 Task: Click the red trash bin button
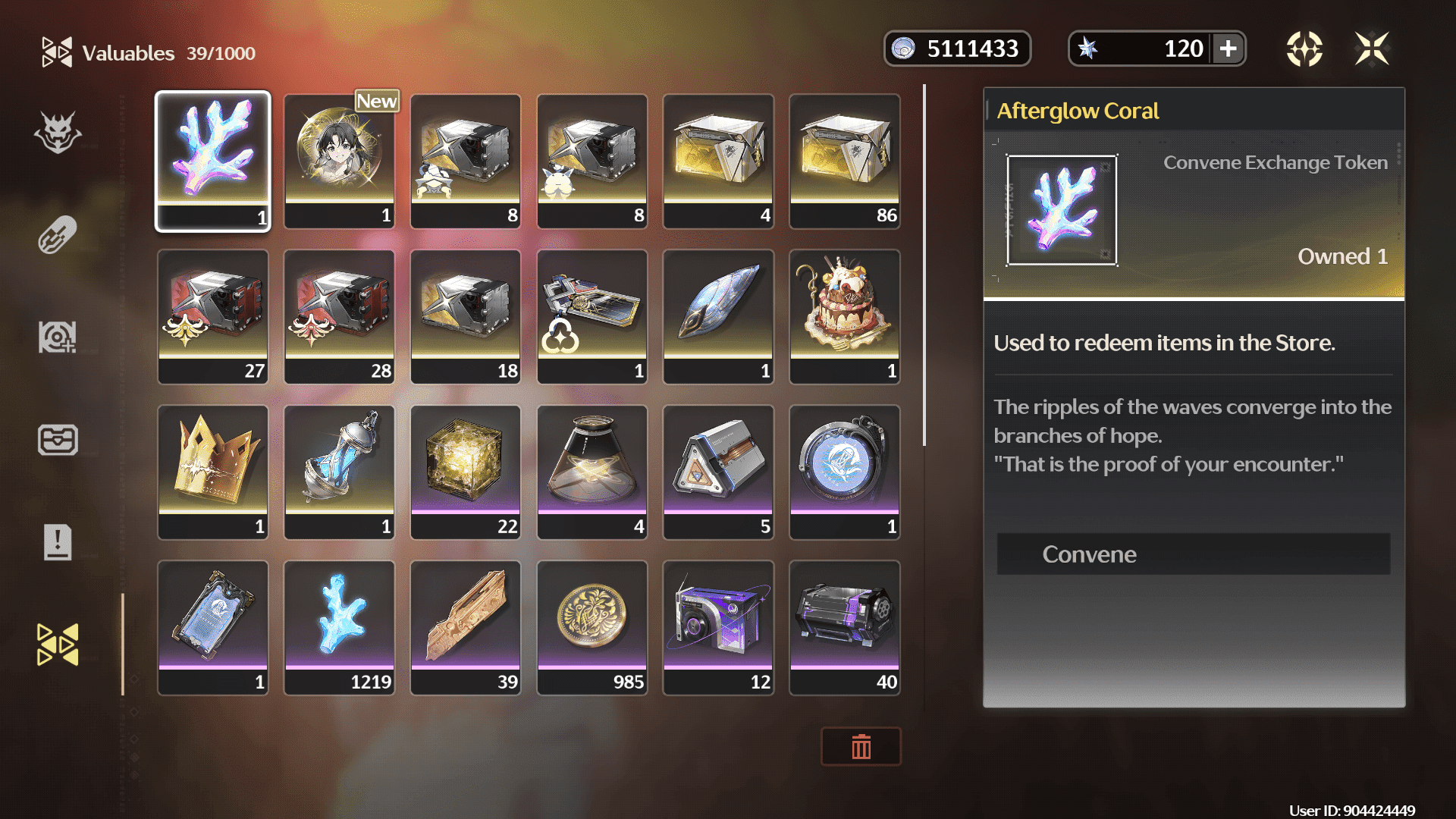tap(861, 747)
